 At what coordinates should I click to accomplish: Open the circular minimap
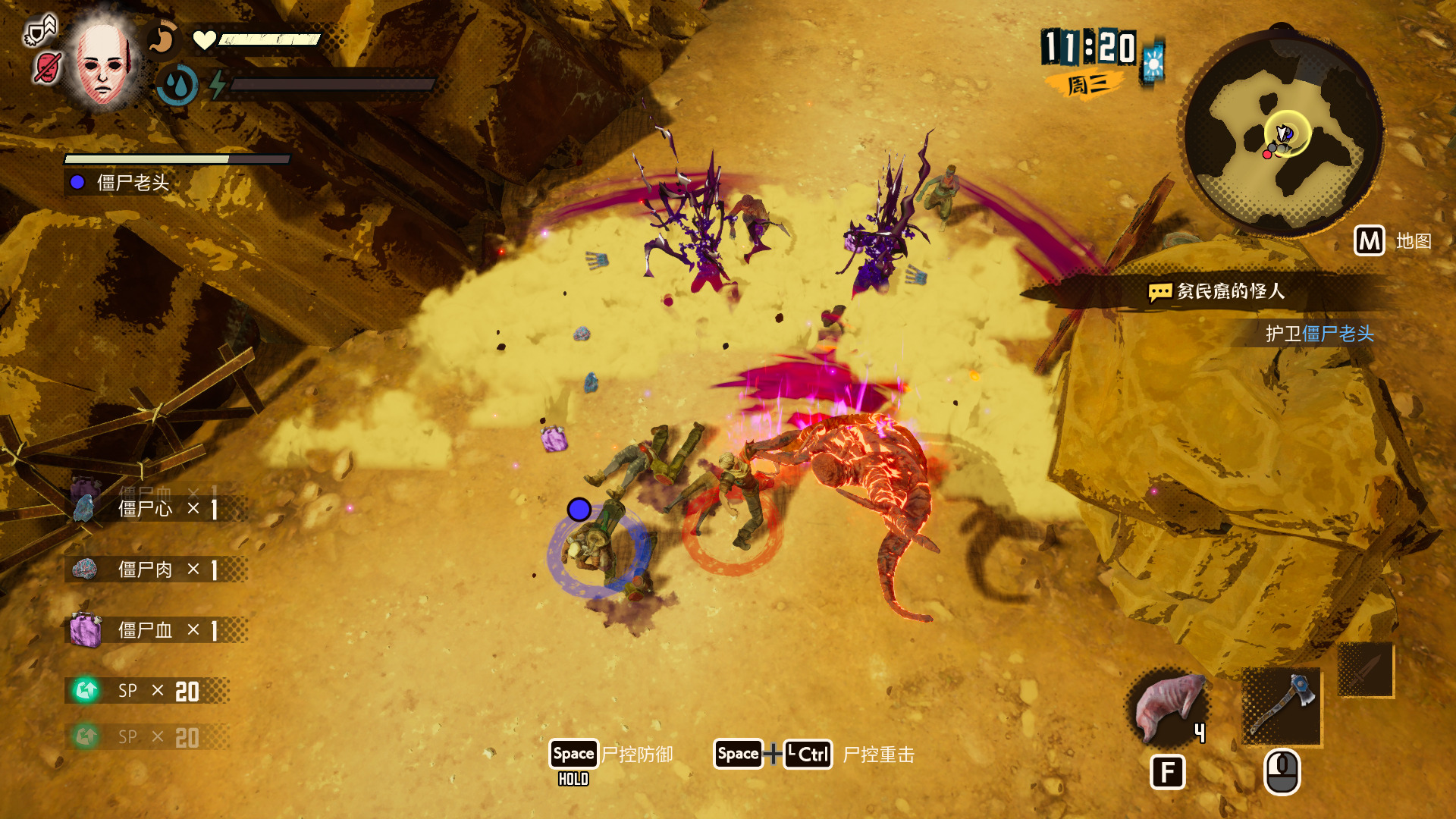1283,134
